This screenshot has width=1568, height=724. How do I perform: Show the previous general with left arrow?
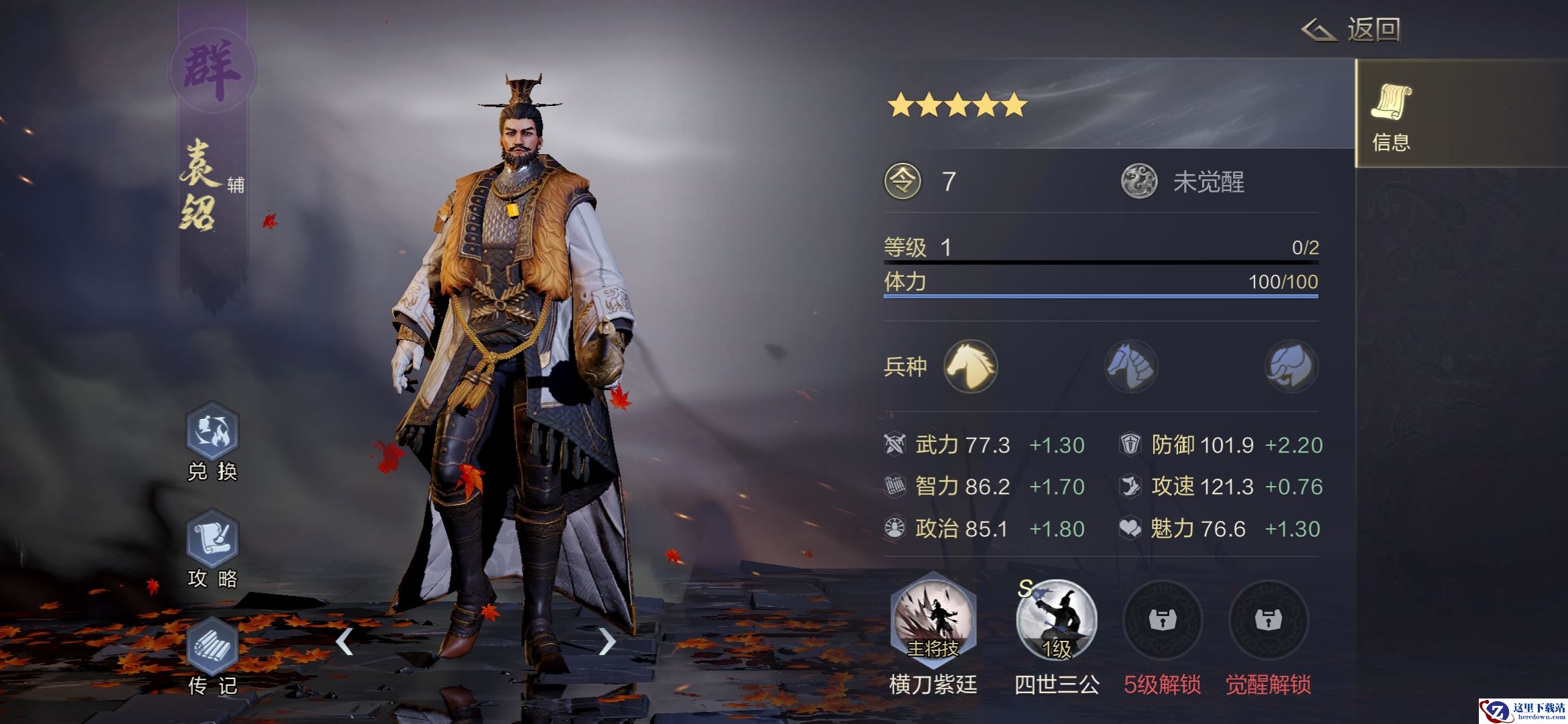pos(344,642)
